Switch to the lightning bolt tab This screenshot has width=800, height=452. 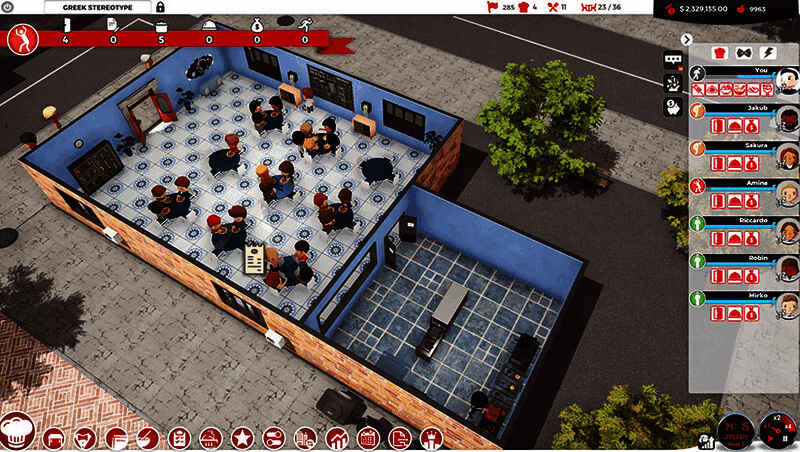(767, 52)
